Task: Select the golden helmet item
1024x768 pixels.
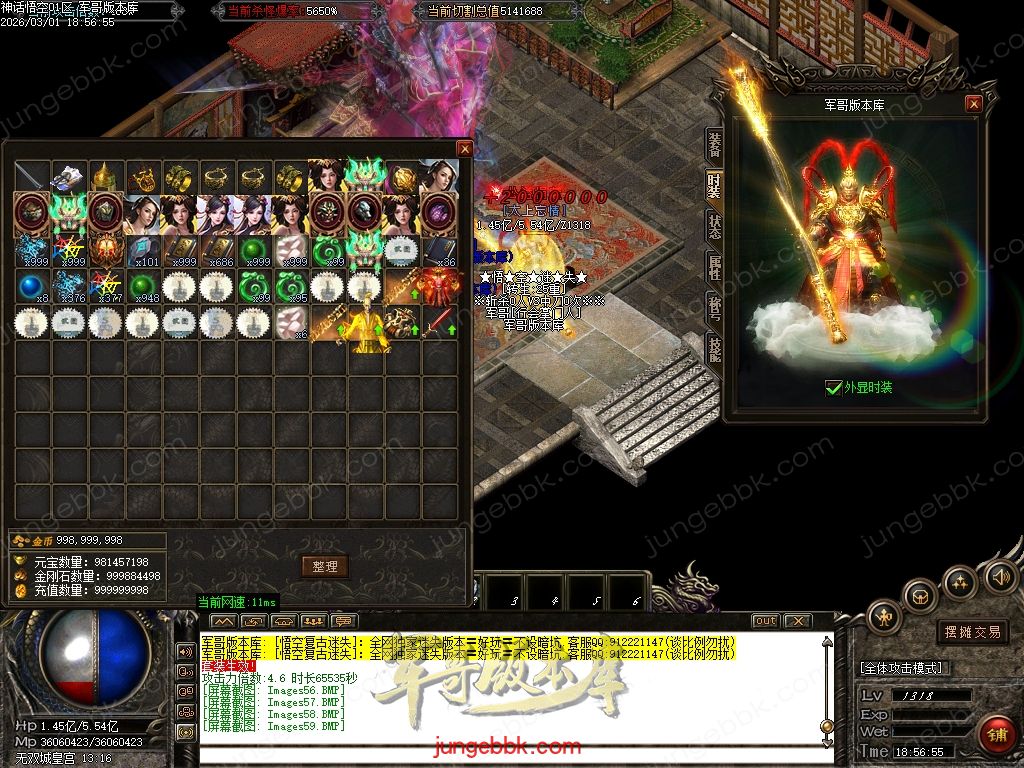Action: pyautogui.click(x=106, y=177)
